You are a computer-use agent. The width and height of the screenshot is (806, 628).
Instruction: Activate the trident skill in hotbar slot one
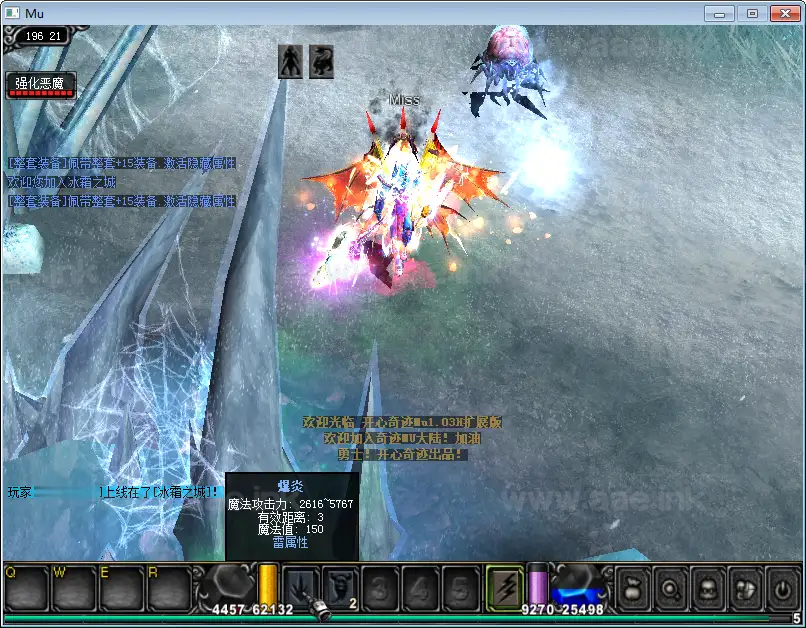tap(301, 586)
